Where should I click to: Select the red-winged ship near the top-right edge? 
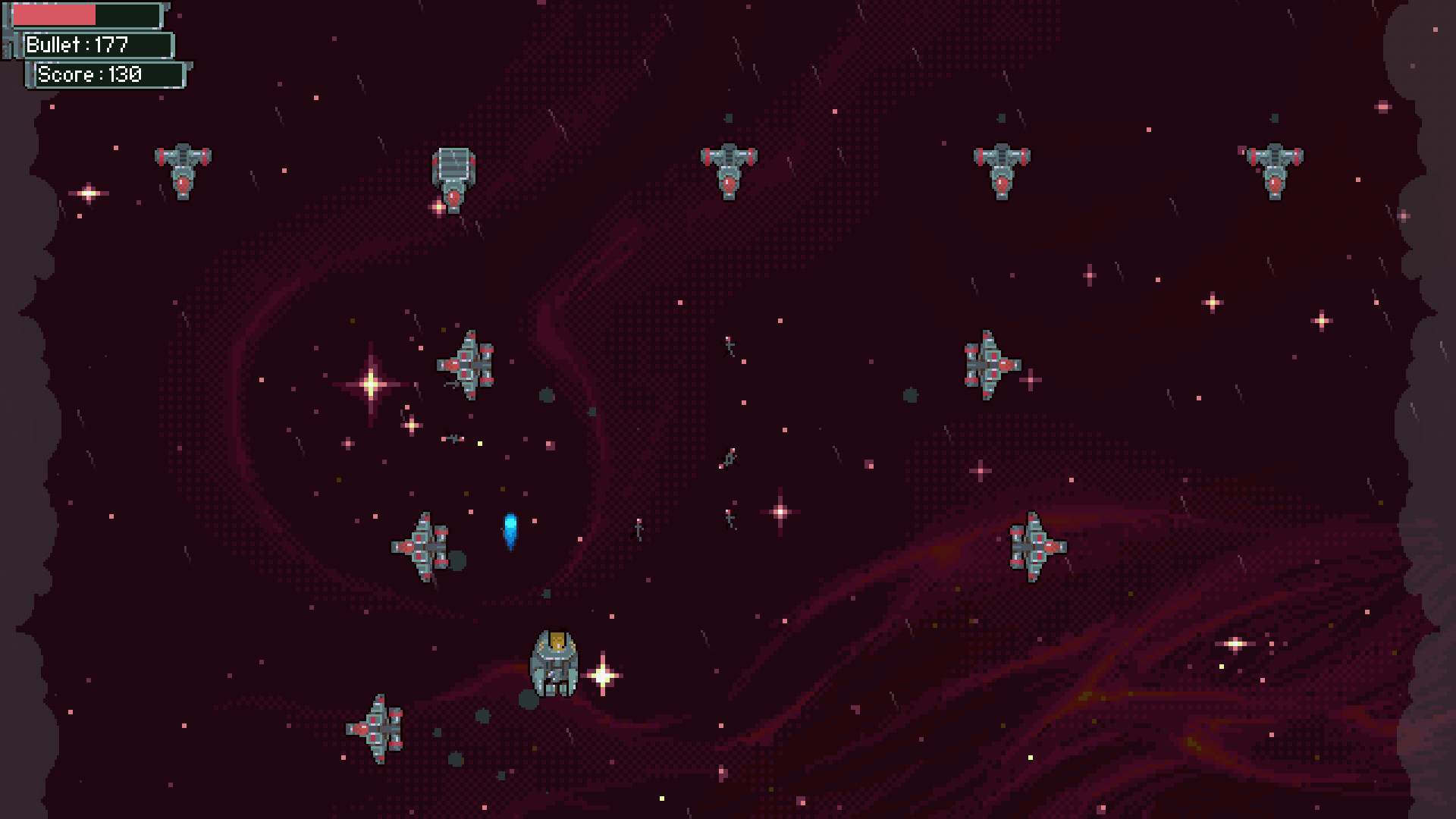tap(1001, 171)
